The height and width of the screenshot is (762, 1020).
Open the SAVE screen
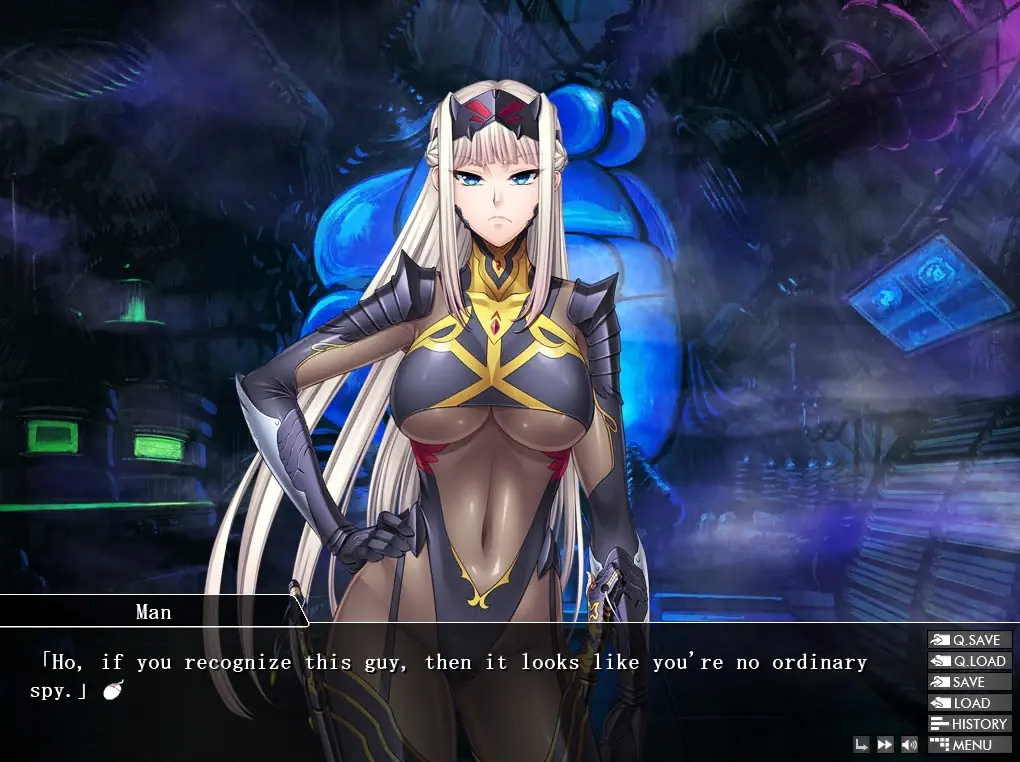click(969, 682)
